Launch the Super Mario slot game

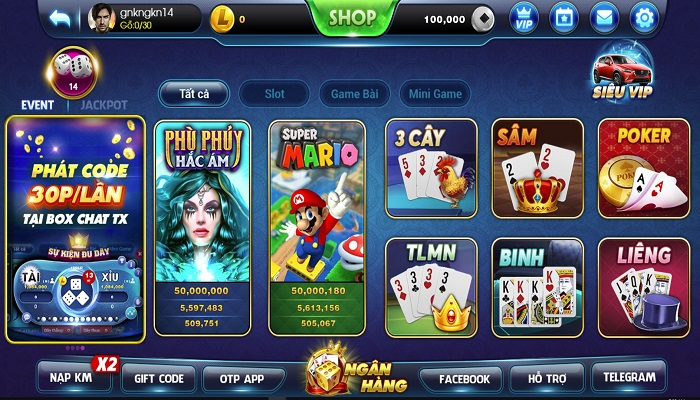(x=316, y=226)
